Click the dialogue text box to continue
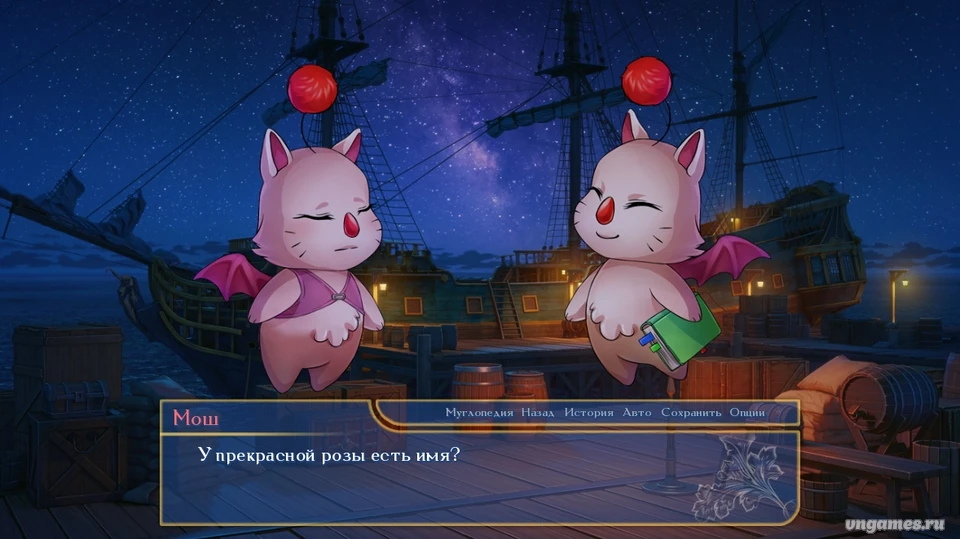The height and width of the screenshot is (539, 960). (480, 477)
